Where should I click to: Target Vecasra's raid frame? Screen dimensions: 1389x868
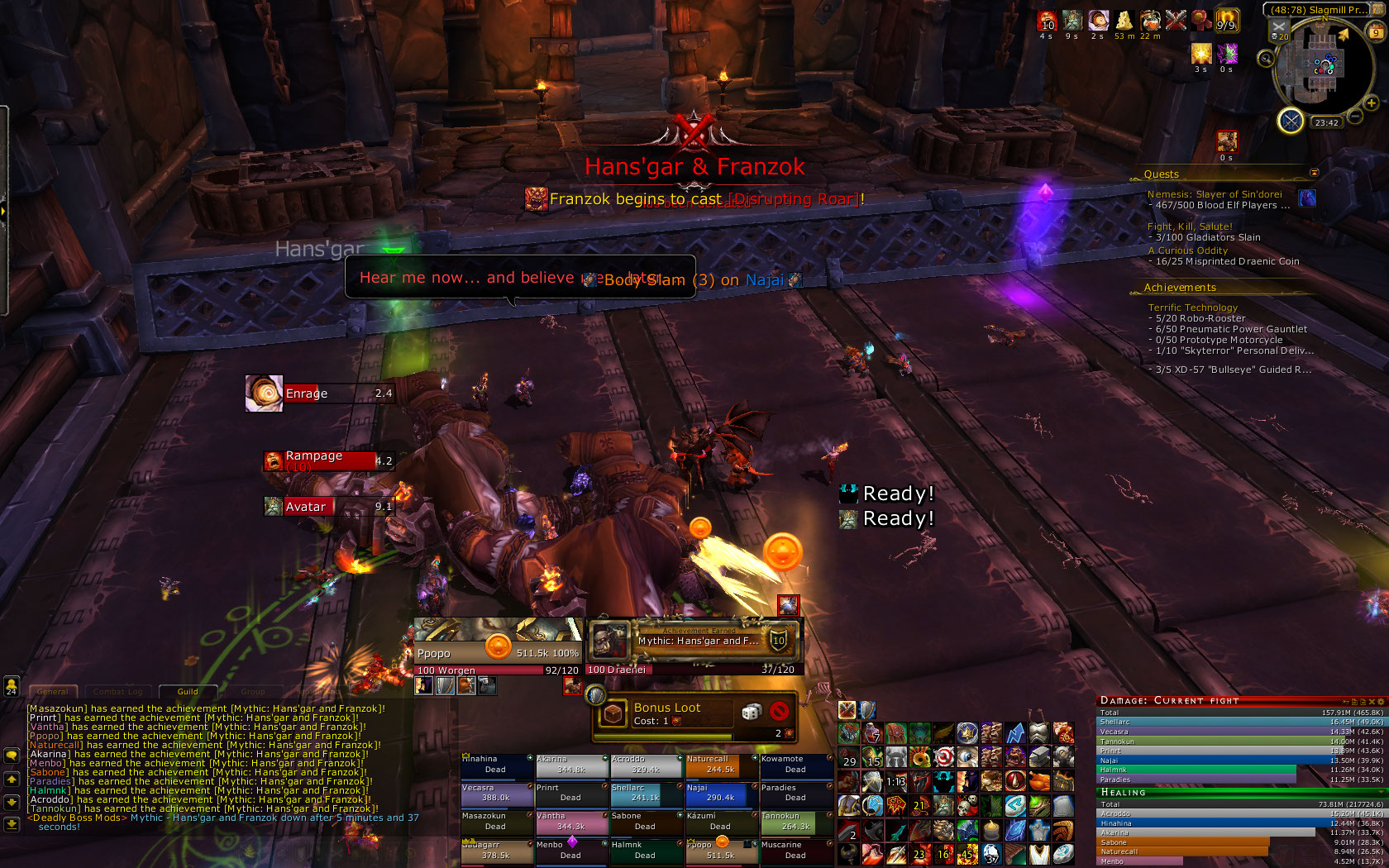click(x=496, y=793)
